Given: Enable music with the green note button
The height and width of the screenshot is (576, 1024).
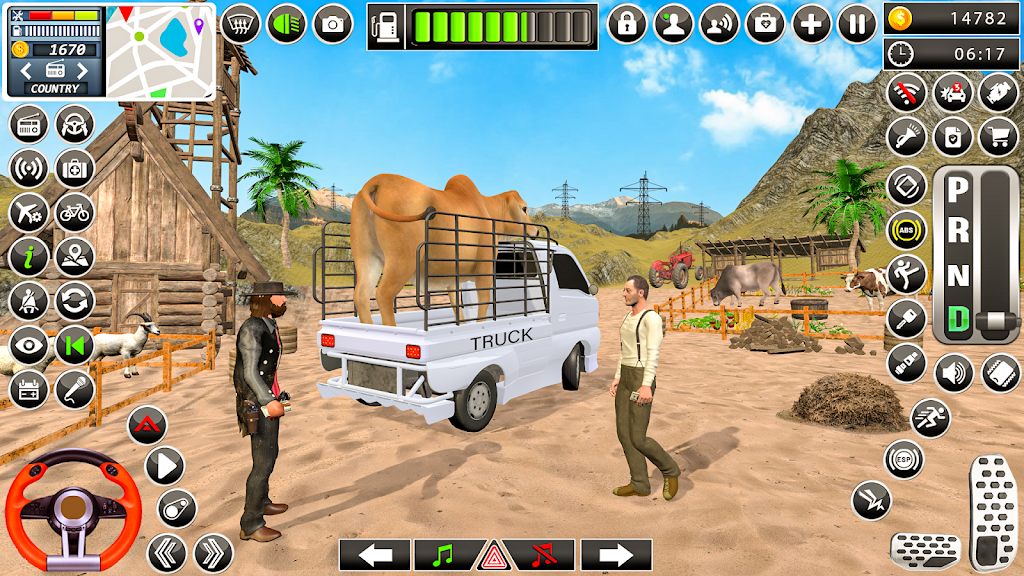Looking at the screenshot, I should [443, 555].
